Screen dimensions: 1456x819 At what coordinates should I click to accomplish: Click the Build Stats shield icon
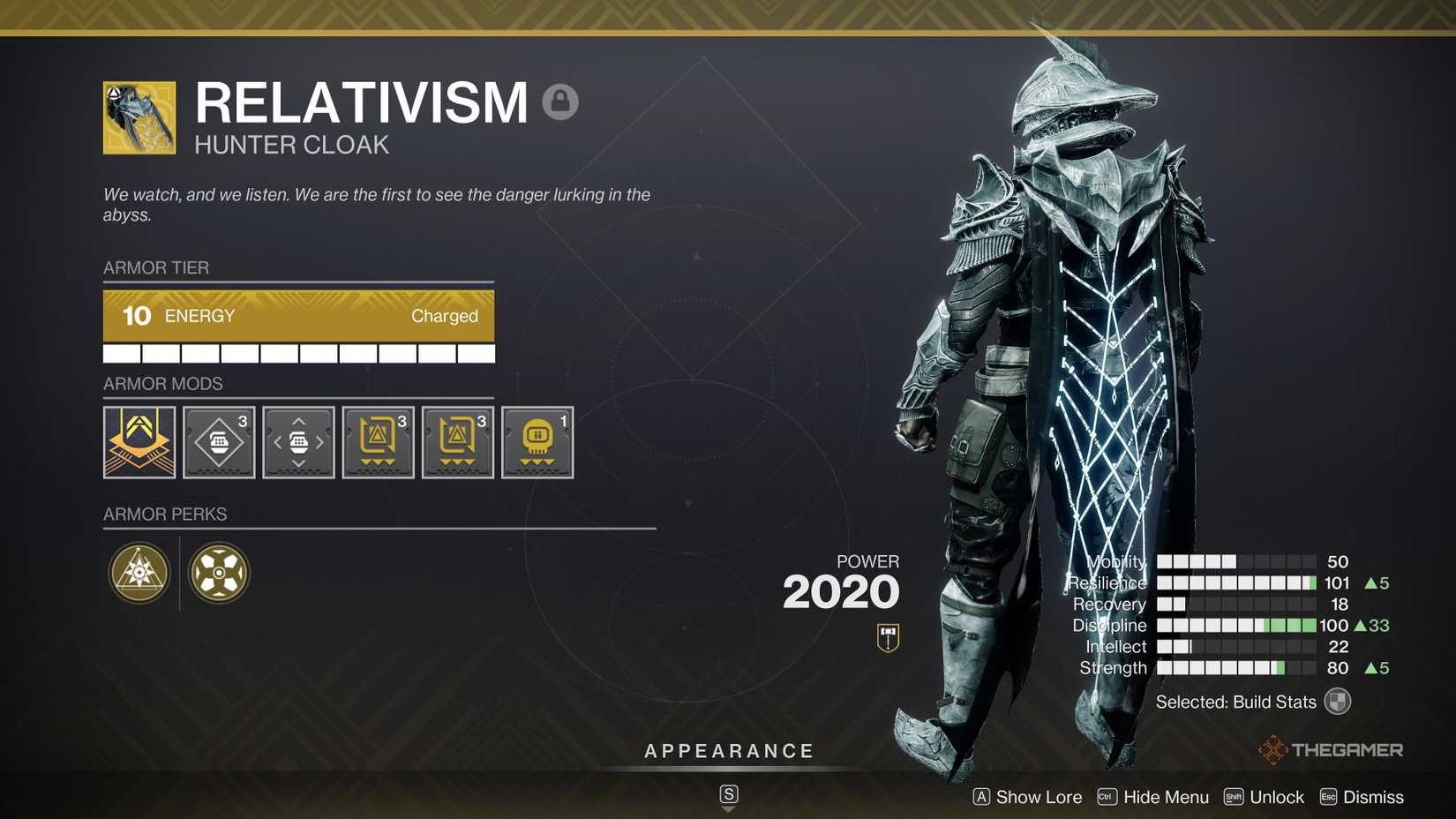tap(1337, 701)
